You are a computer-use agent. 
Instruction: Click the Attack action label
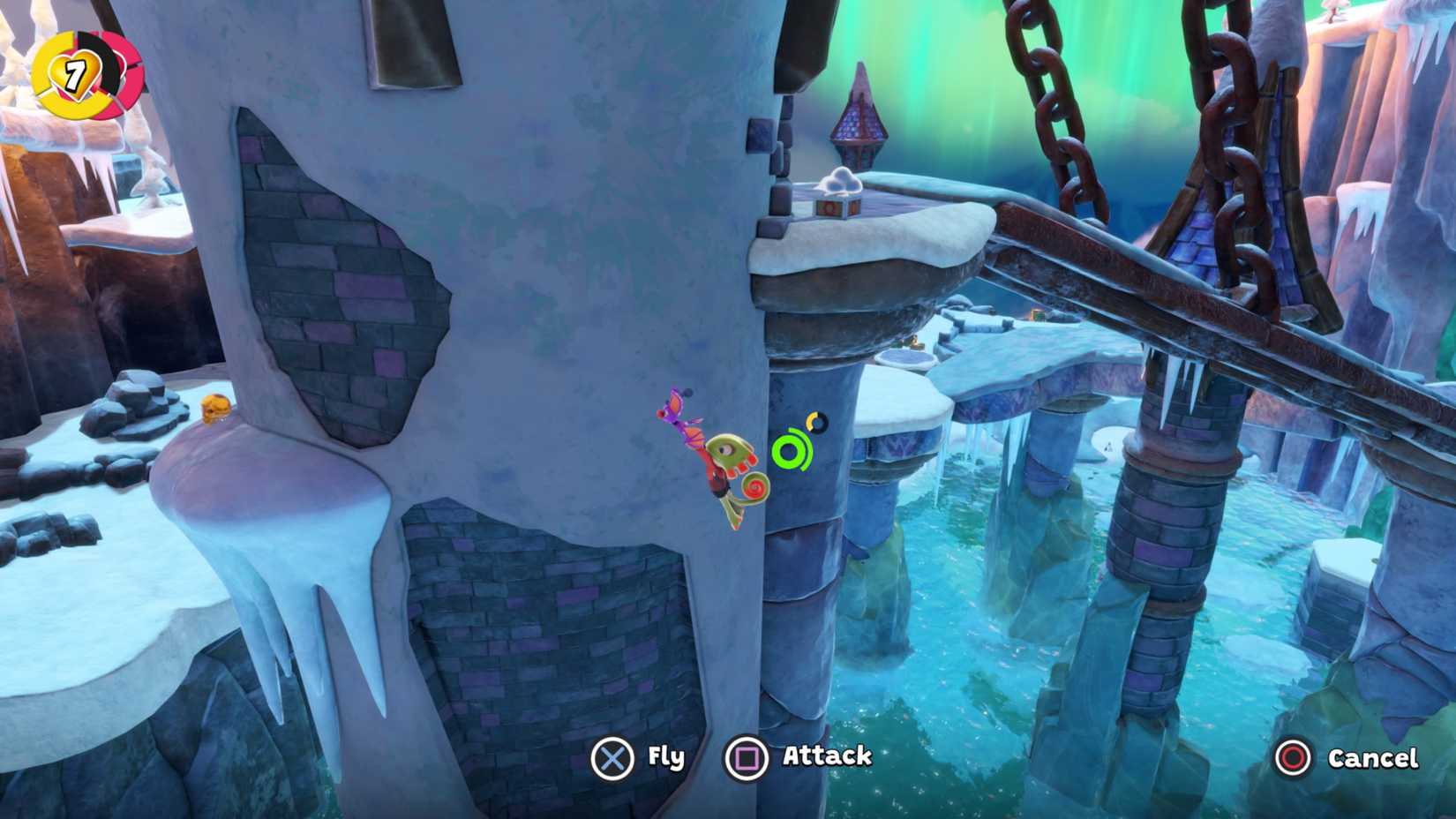pos(828,756)
